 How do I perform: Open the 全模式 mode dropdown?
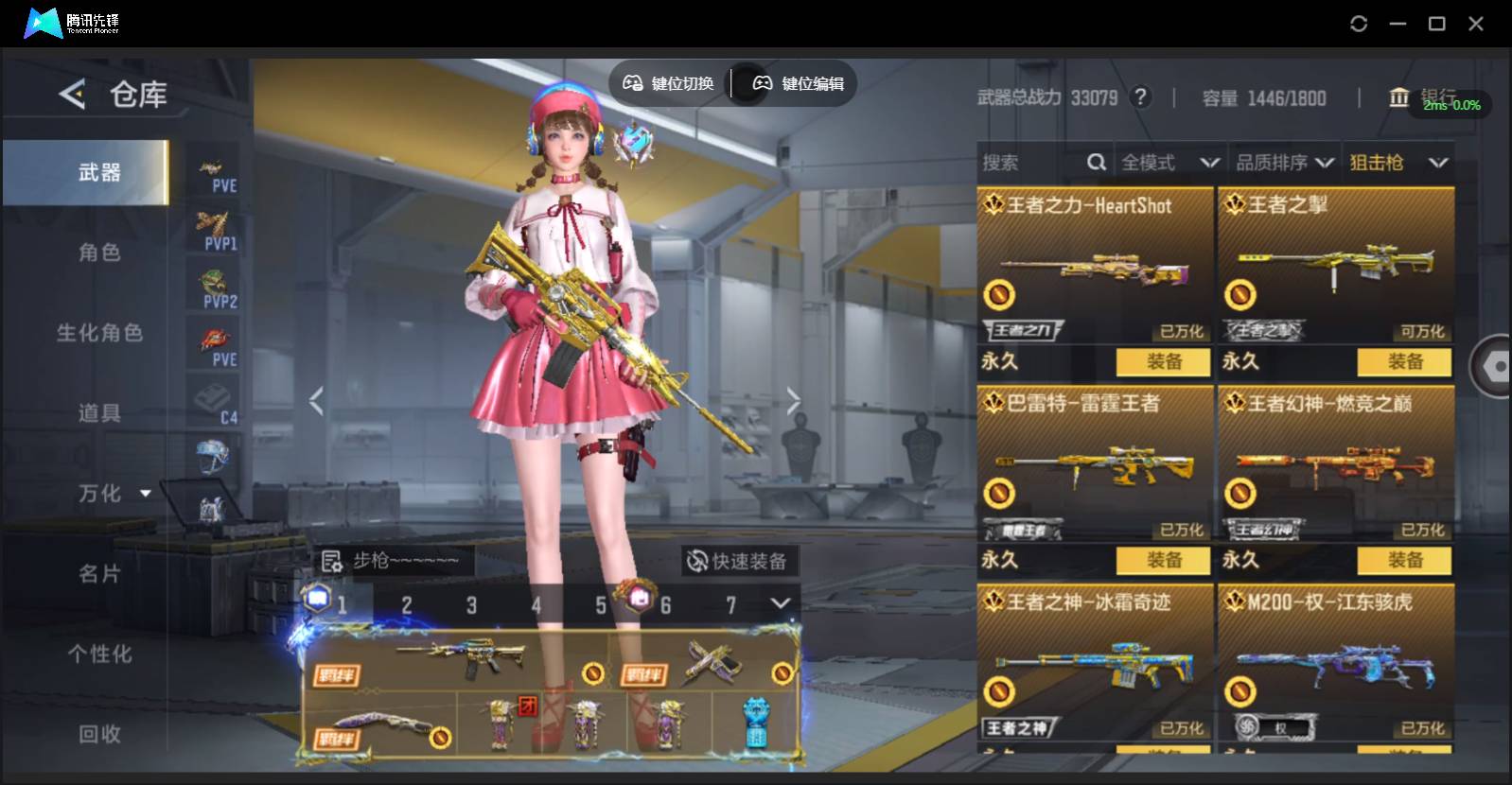1169,163
